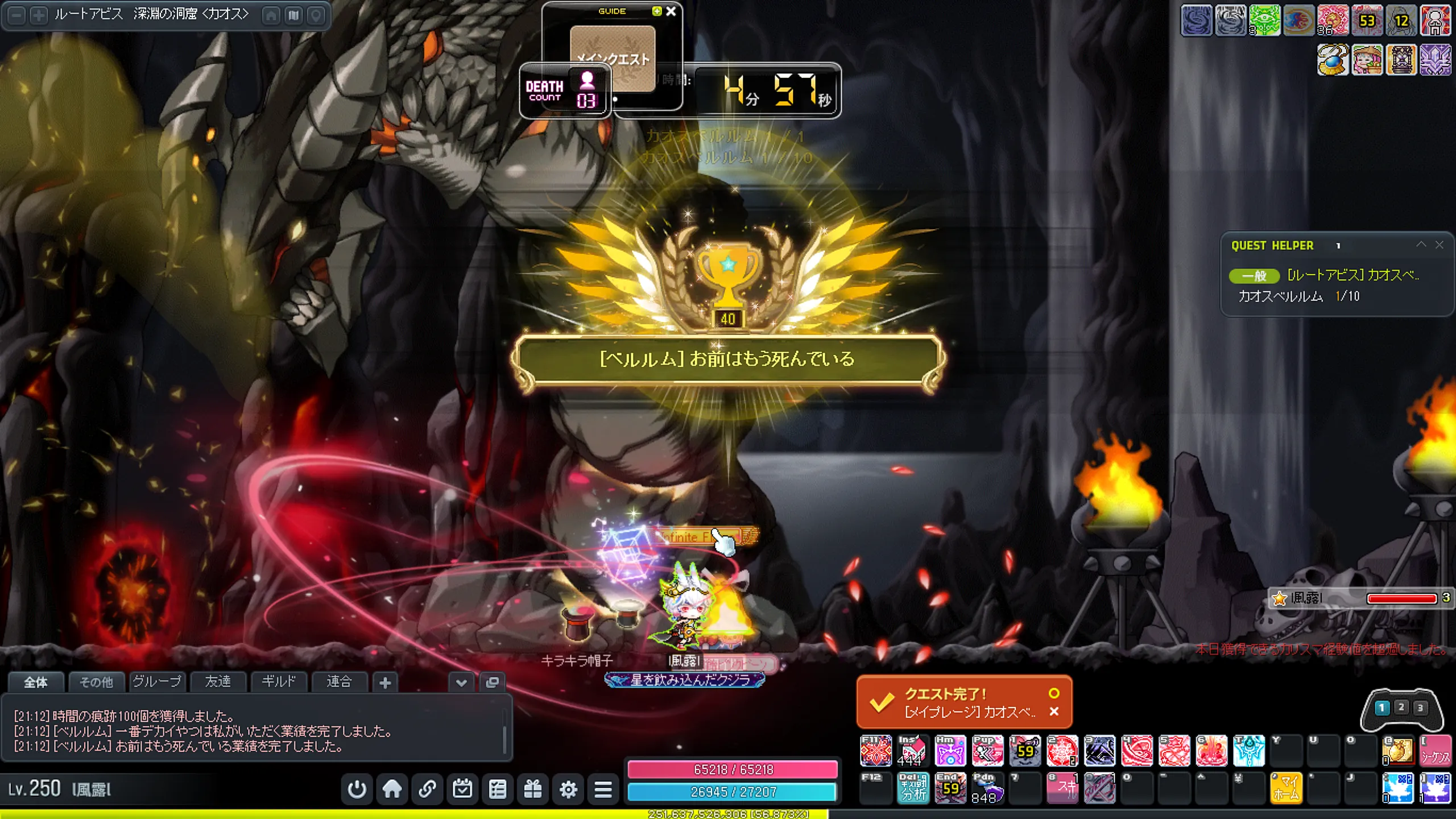The width and height of the screenshot is (1456, 819).
Task: Use the milk carton potion slot
Action: 912,751
